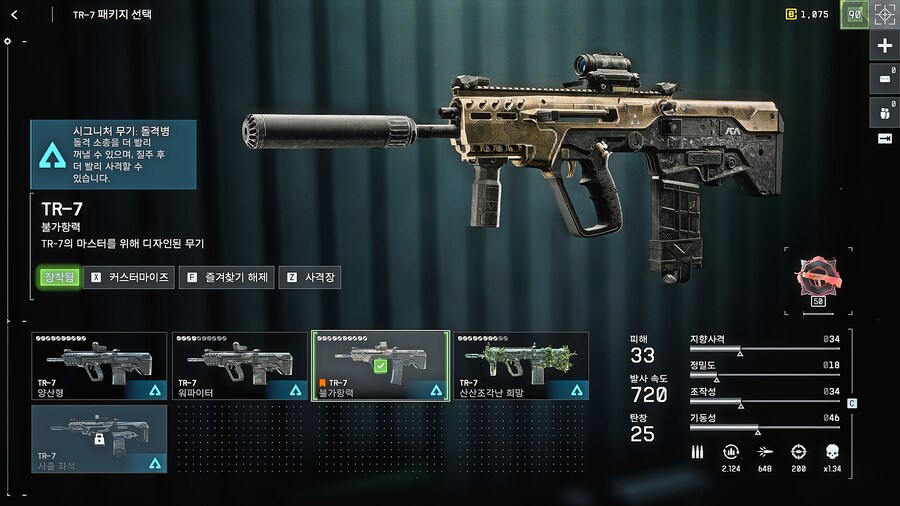Select the locked TR-7 사출 좌석 package
The image size is (900, 506).
click(x=99, y=438)
